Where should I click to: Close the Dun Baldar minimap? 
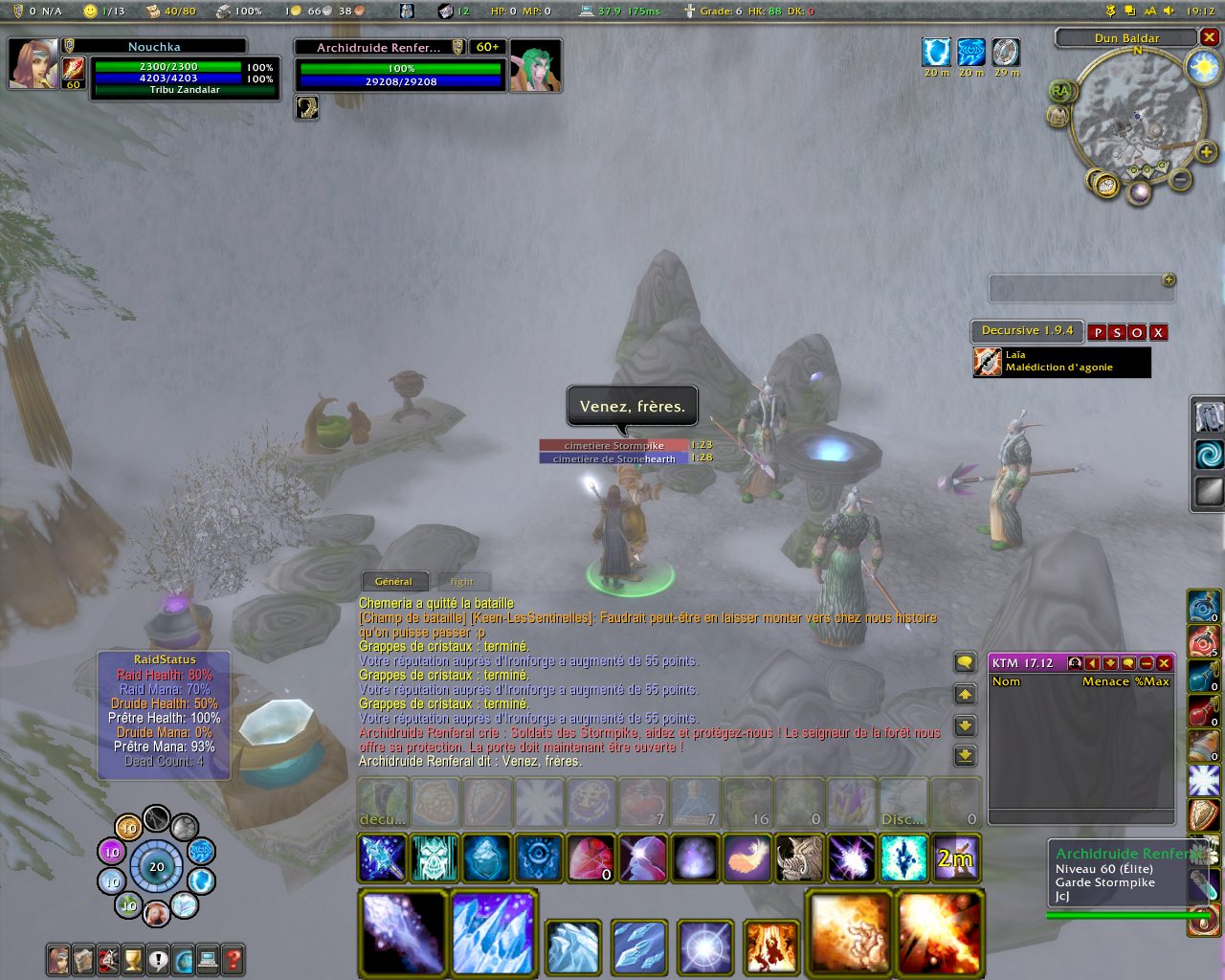(1210, 37)
